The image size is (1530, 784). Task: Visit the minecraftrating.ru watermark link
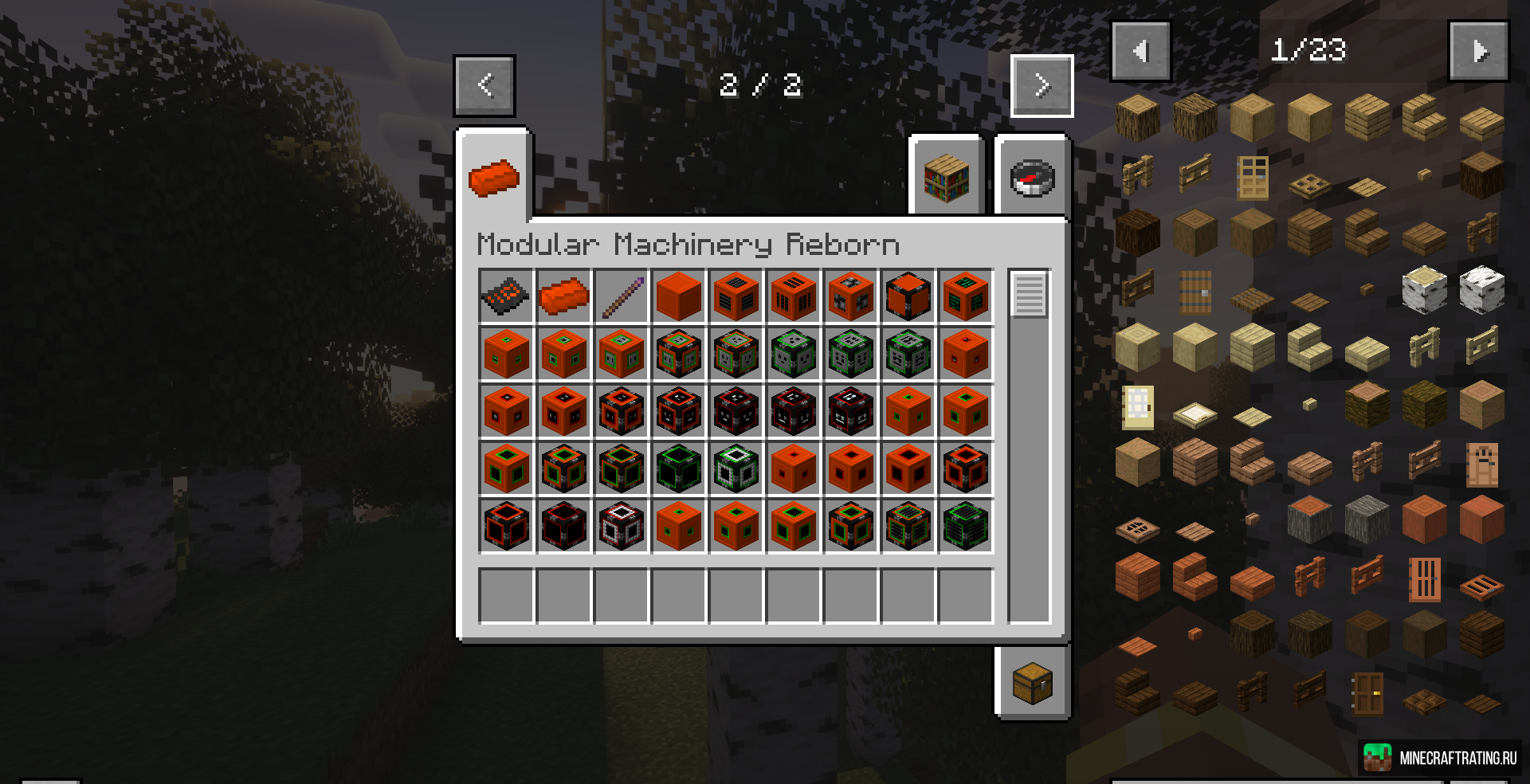[1441, 758]
